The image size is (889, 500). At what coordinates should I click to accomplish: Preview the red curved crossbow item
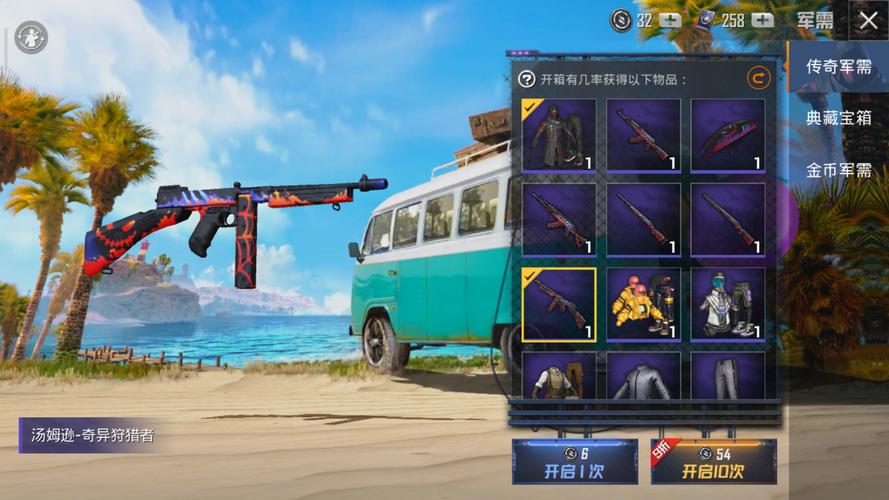[728, 135]
